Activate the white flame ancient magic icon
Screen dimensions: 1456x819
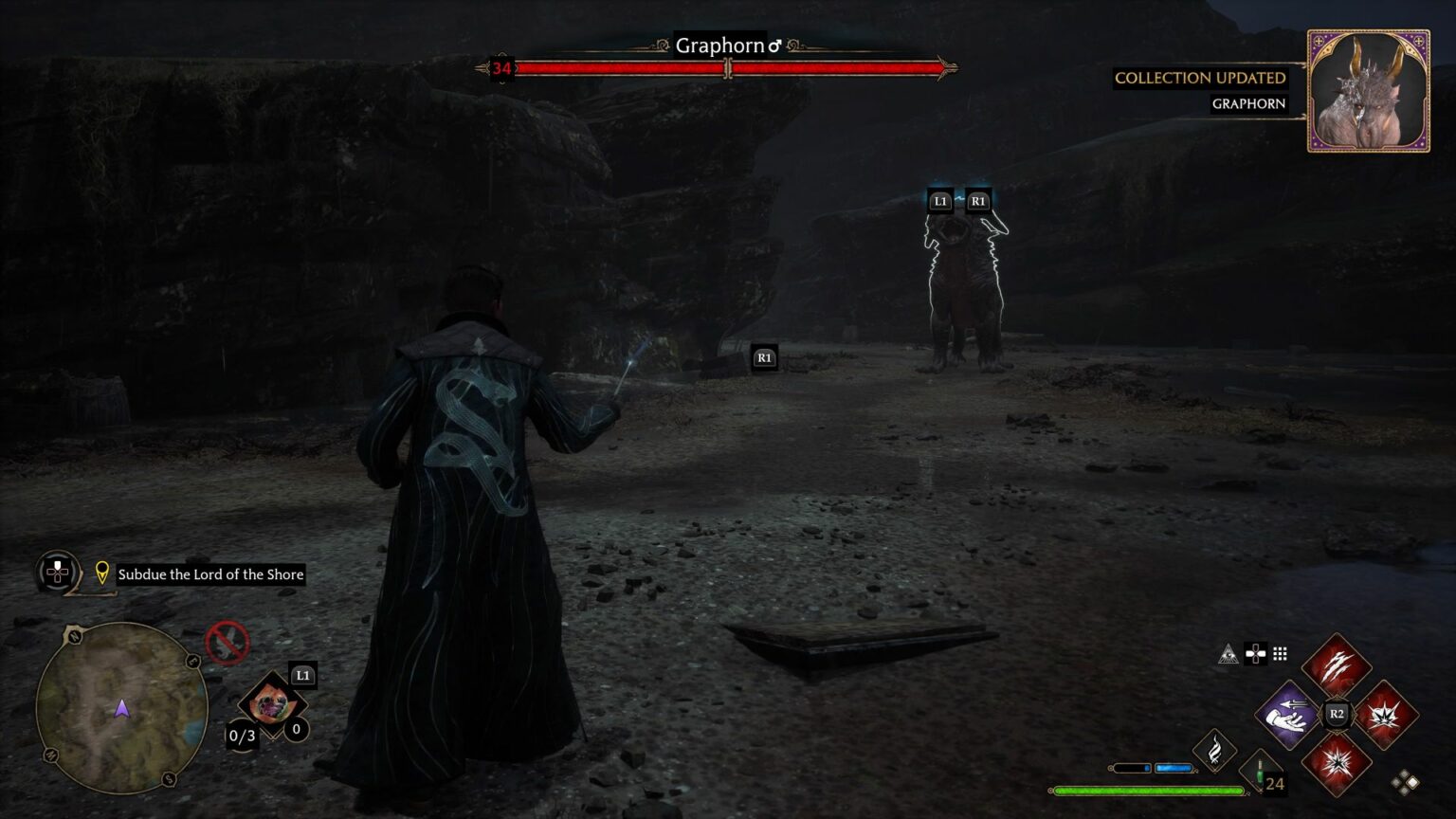pos(1213,750)
